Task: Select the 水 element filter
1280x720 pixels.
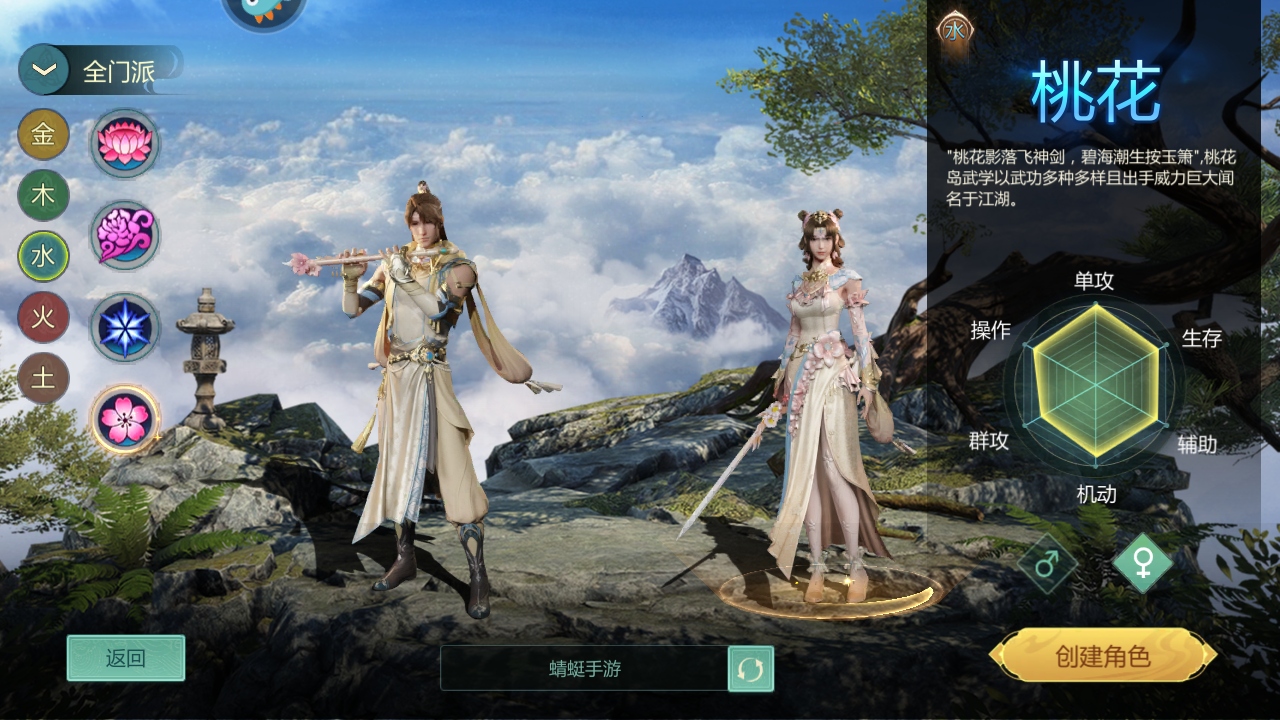Action: click(x=43, y=257)
